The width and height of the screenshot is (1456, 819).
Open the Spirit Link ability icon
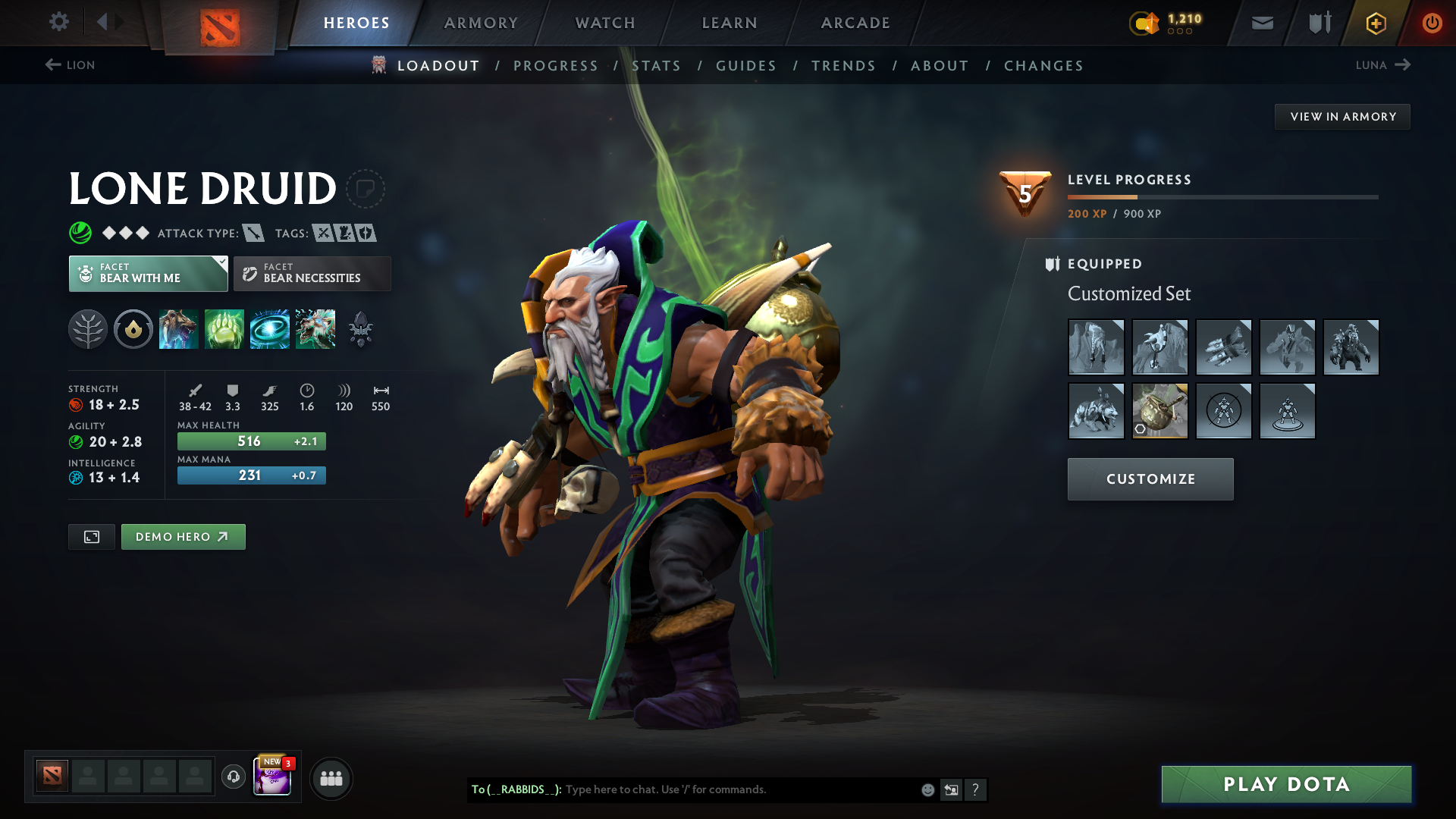(x=270, y=329)
